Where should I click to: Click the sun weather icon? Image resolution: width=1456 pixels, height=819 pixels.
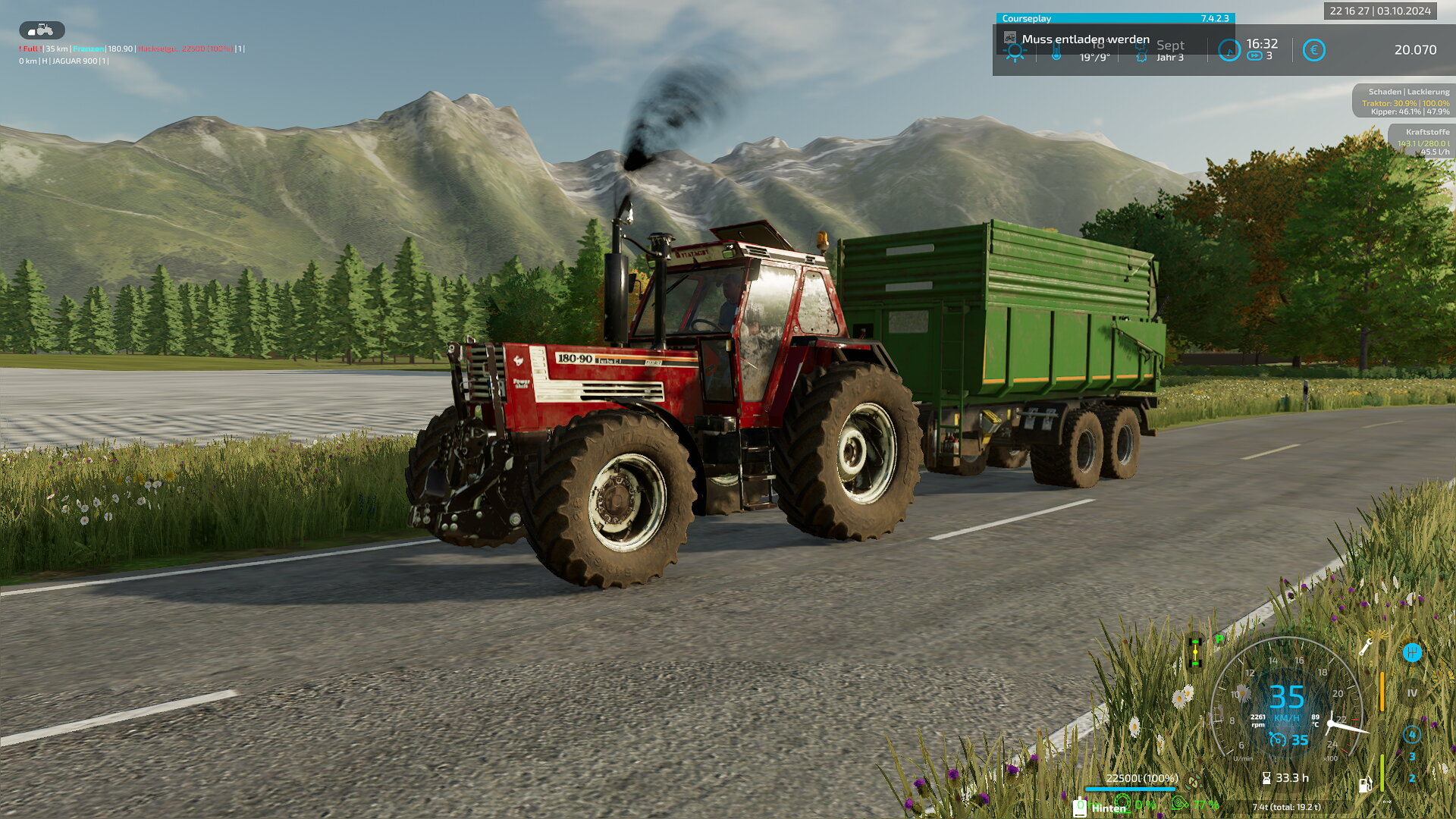(1014, 52)
